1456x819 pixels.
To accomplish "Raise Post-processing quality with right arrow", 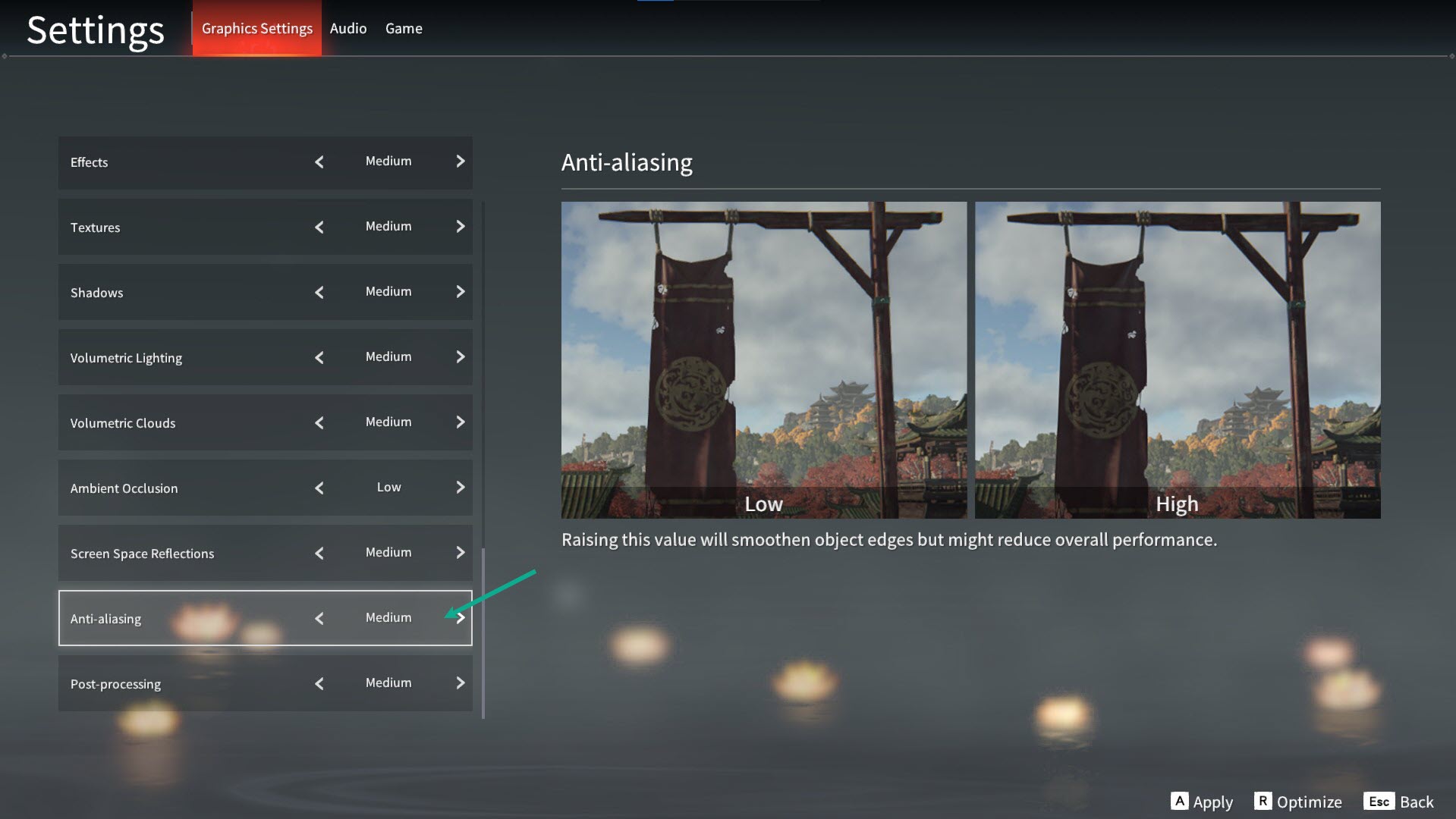I will (460, 683).
